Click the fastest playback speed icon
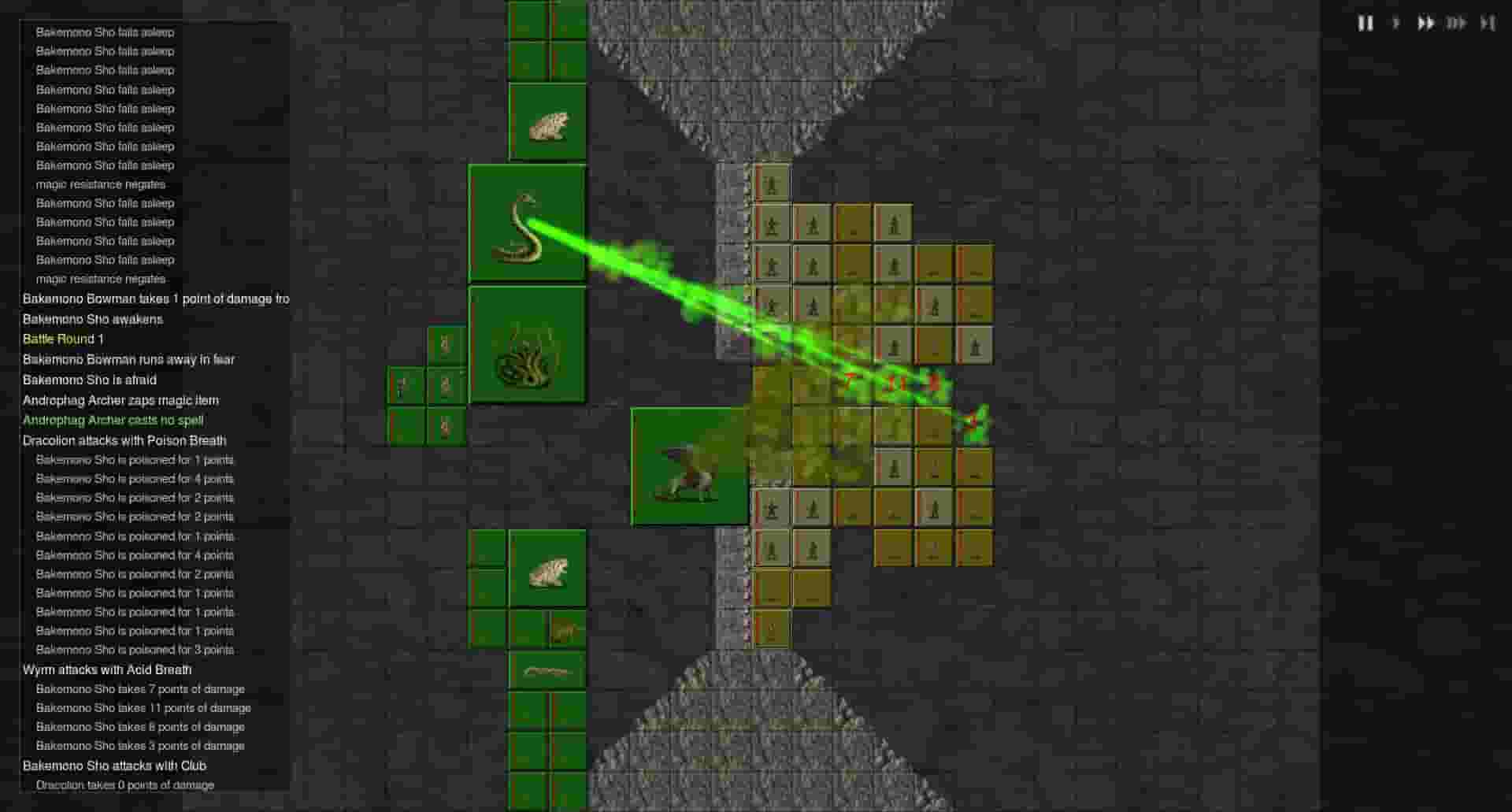This screenshot has height=812, width=1512. 1457,24
